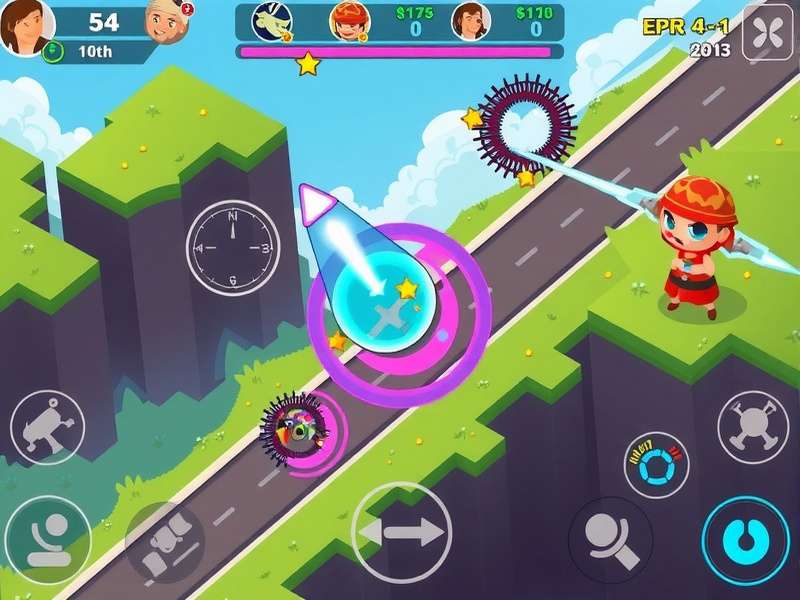Open the menu with the X-shaped button
Image resolution: width=800 pixels, height=600 pixels.
(x=768, y=34)
